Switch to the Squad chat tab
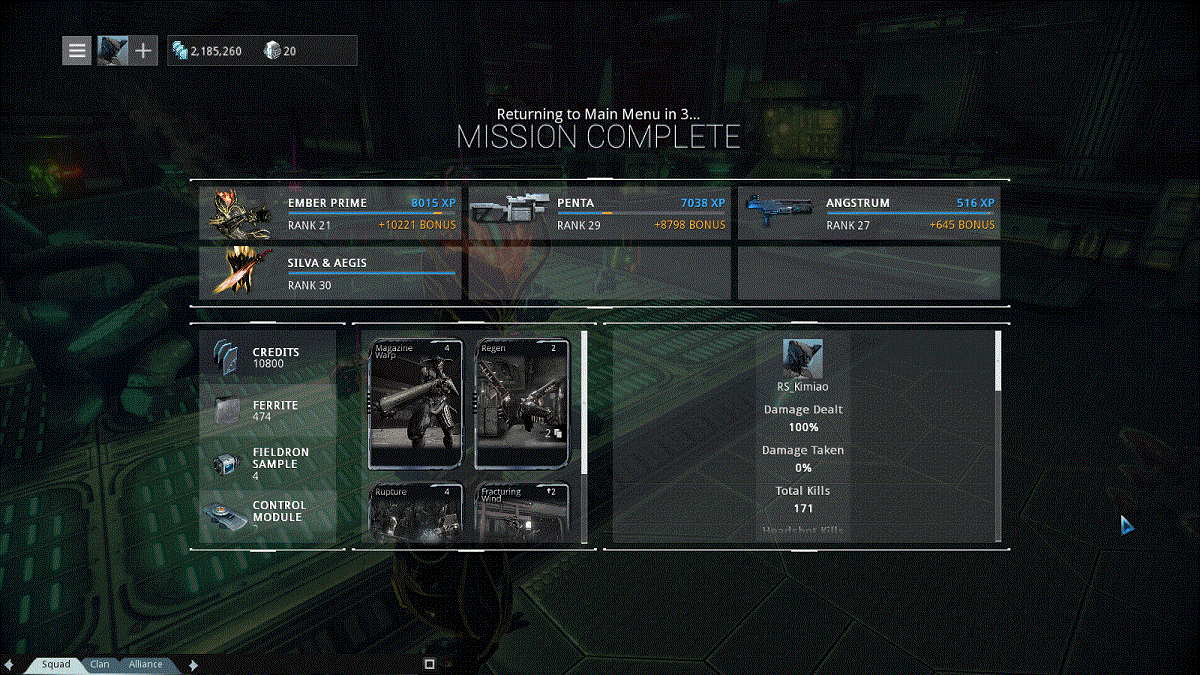 (x=56, y=664)
